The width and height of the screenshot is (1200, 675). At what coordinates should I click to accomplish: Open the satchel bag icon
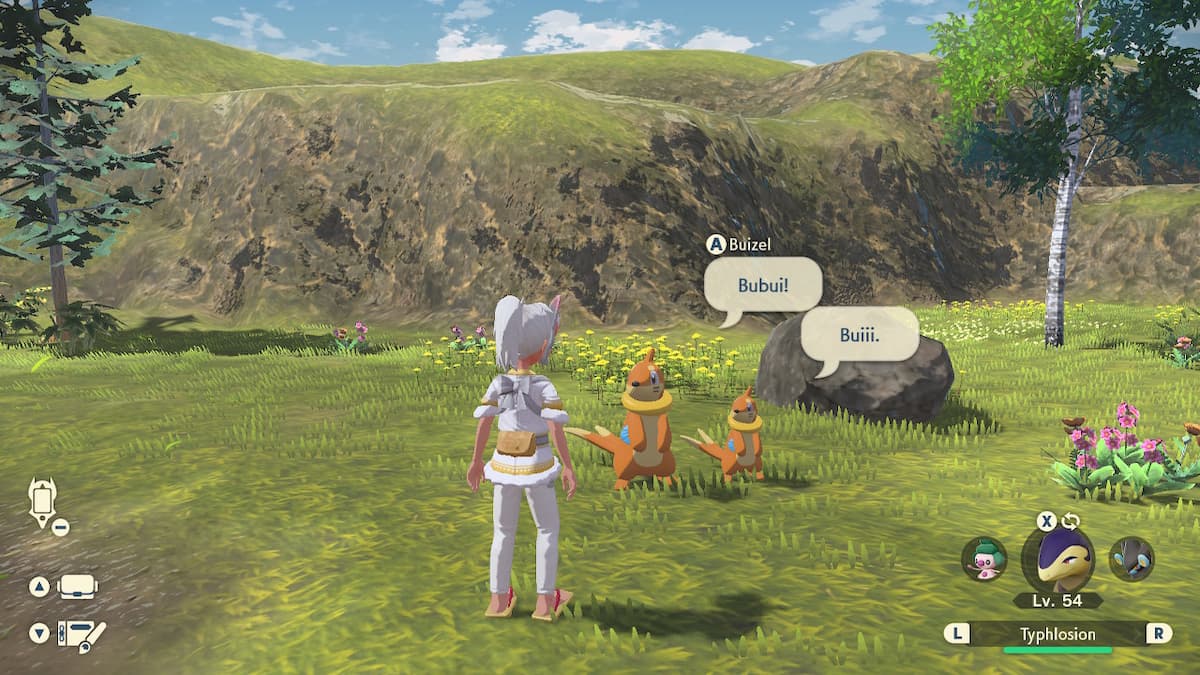pos(77,587)
